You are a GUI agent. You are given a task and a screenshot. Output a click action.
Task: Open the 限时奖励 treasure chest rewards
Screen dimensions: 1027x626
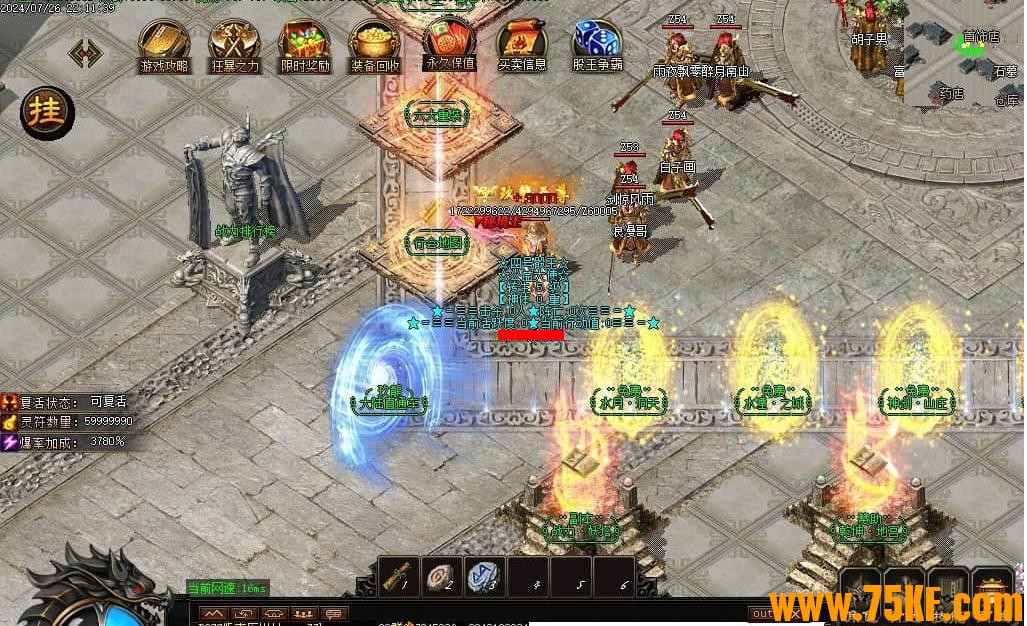tap(305, 42)
